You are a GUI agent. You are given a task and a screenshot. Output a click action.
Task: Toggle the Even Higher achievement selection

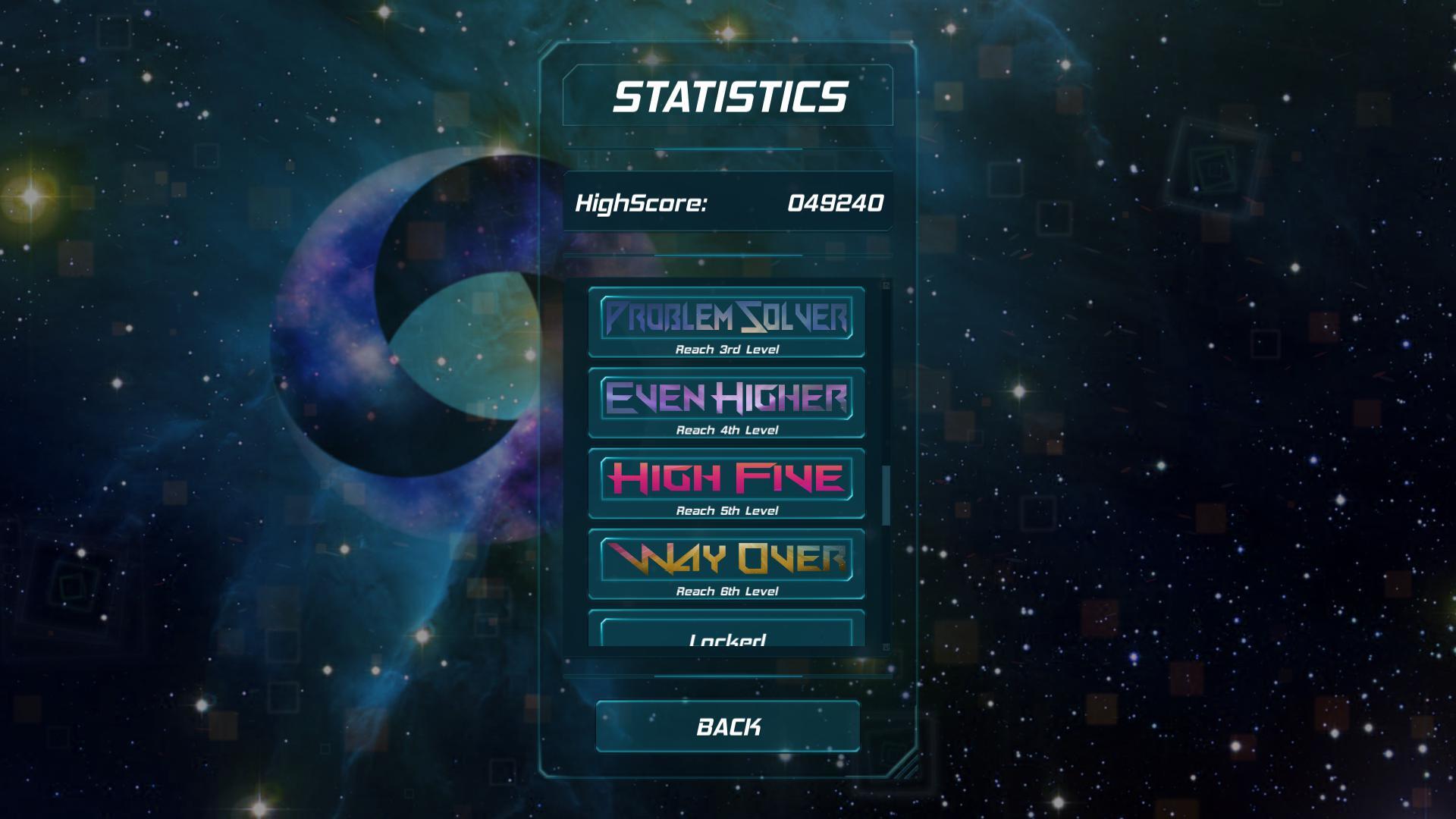pos(726,400)
